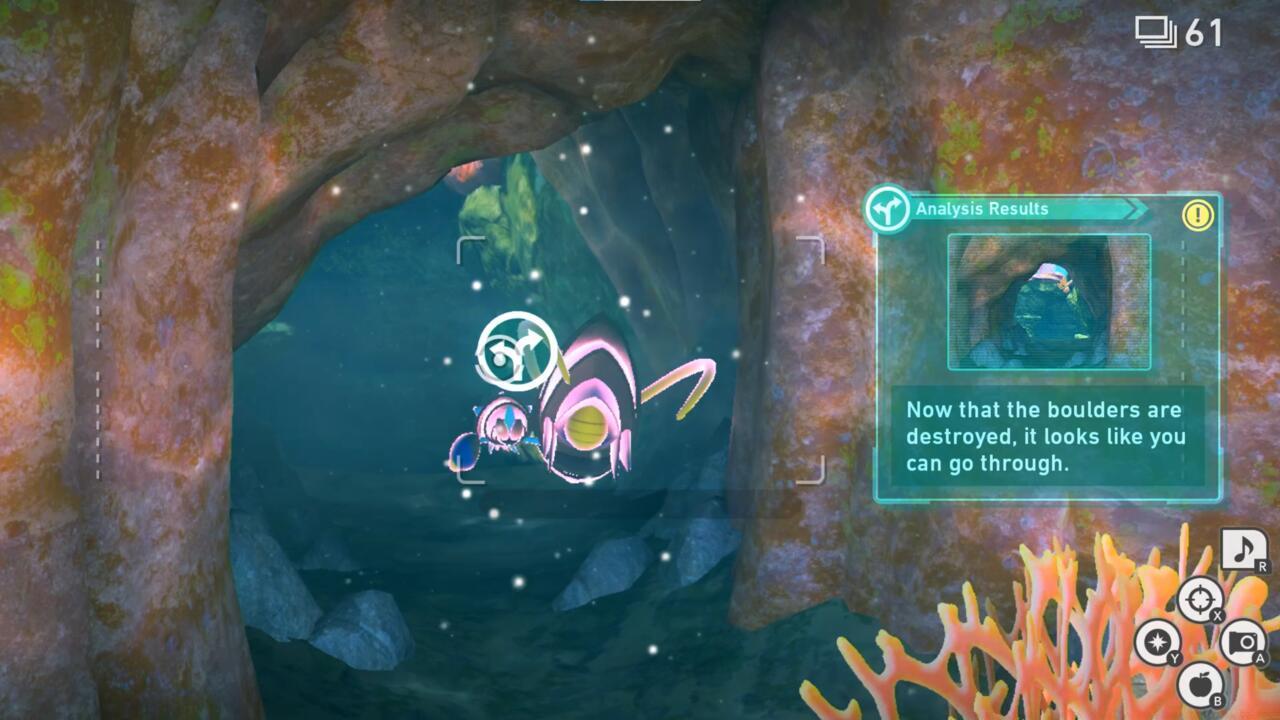1280x720 pixels.
Task: Click the analysis text about destroyed boulders
Action: (x=1045, y=437)
